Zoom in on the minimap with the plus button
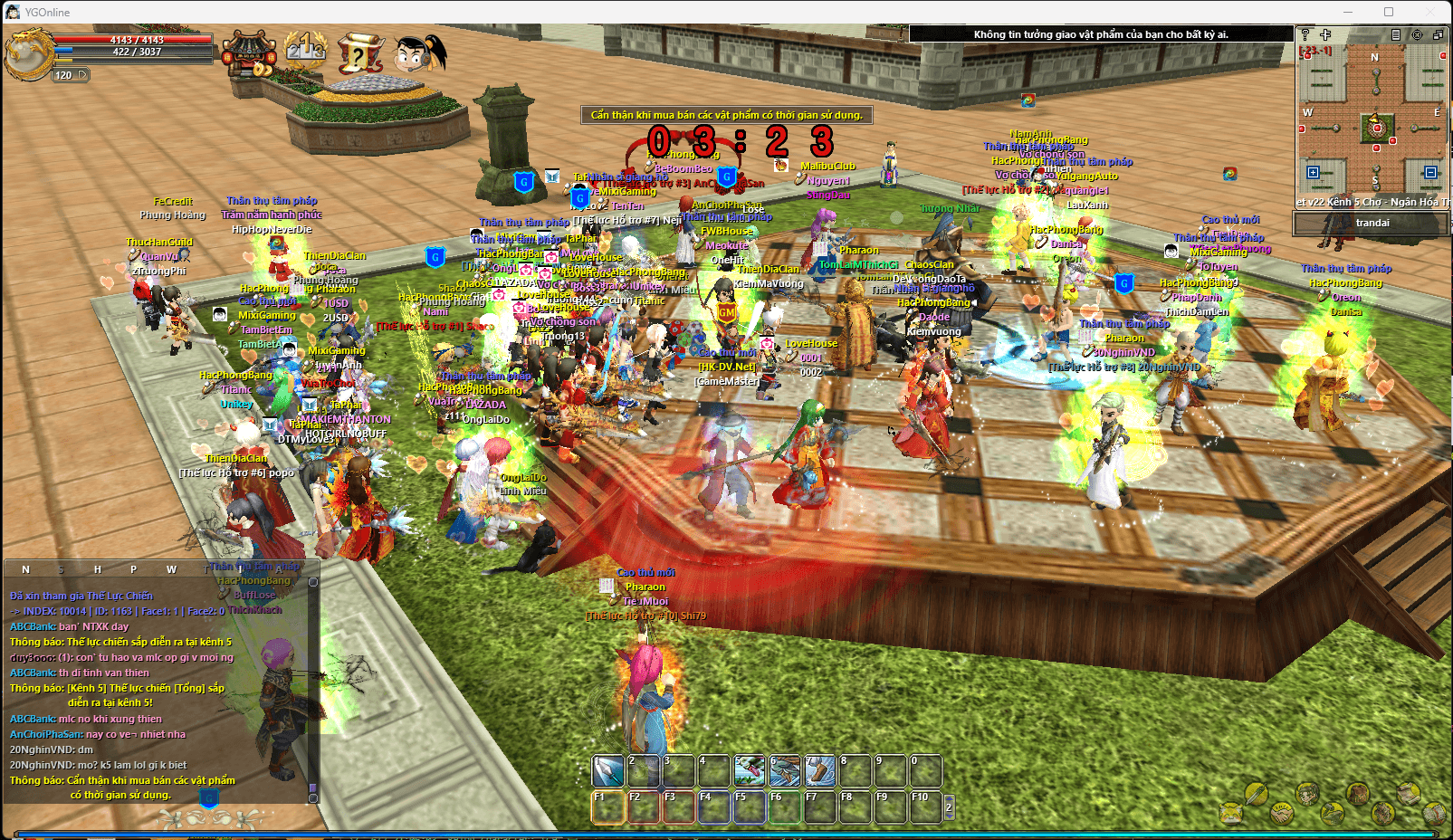 coord(1325,35)
